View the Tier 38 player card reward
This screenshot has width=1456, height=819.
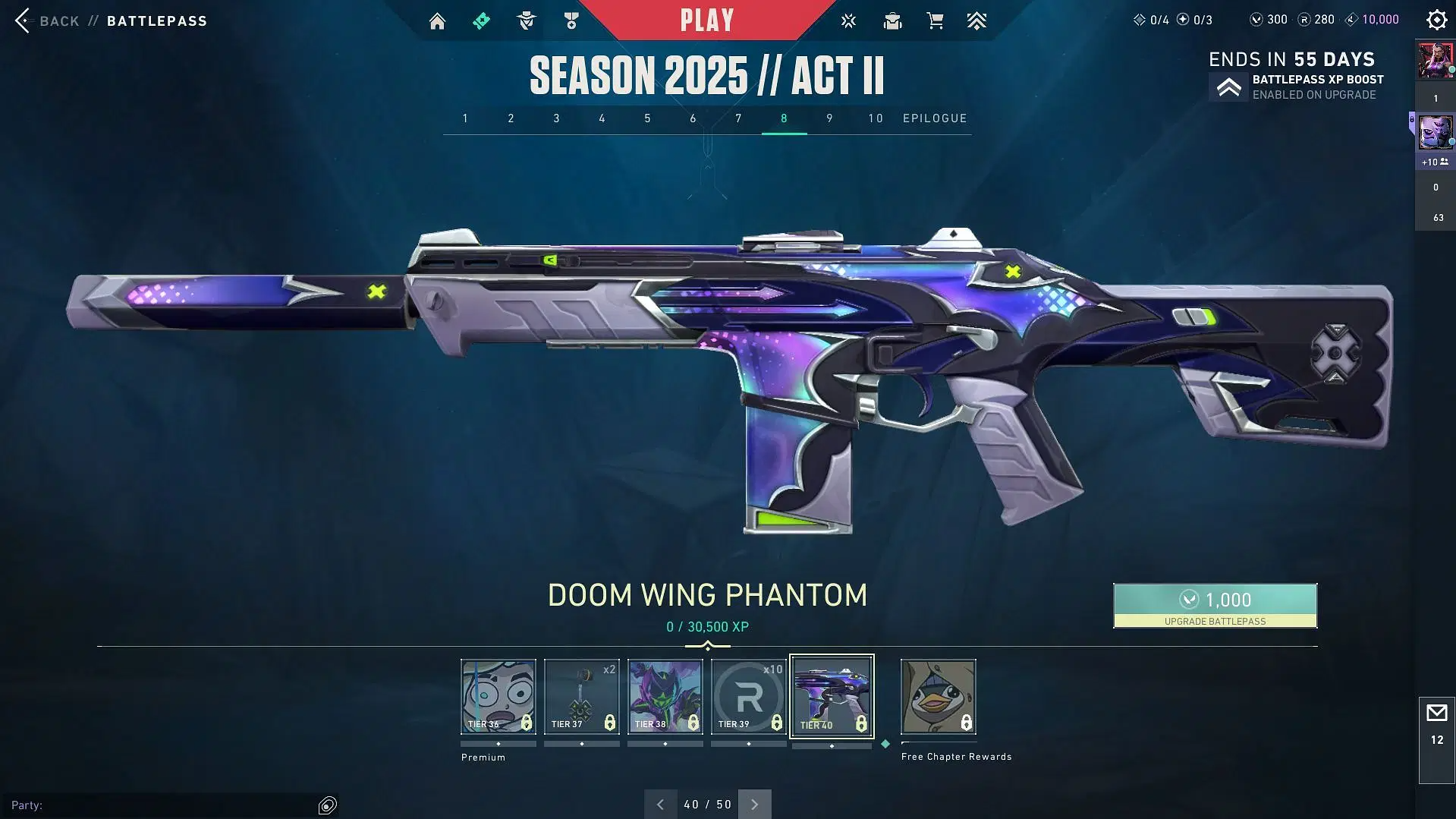tap(665, 696)
